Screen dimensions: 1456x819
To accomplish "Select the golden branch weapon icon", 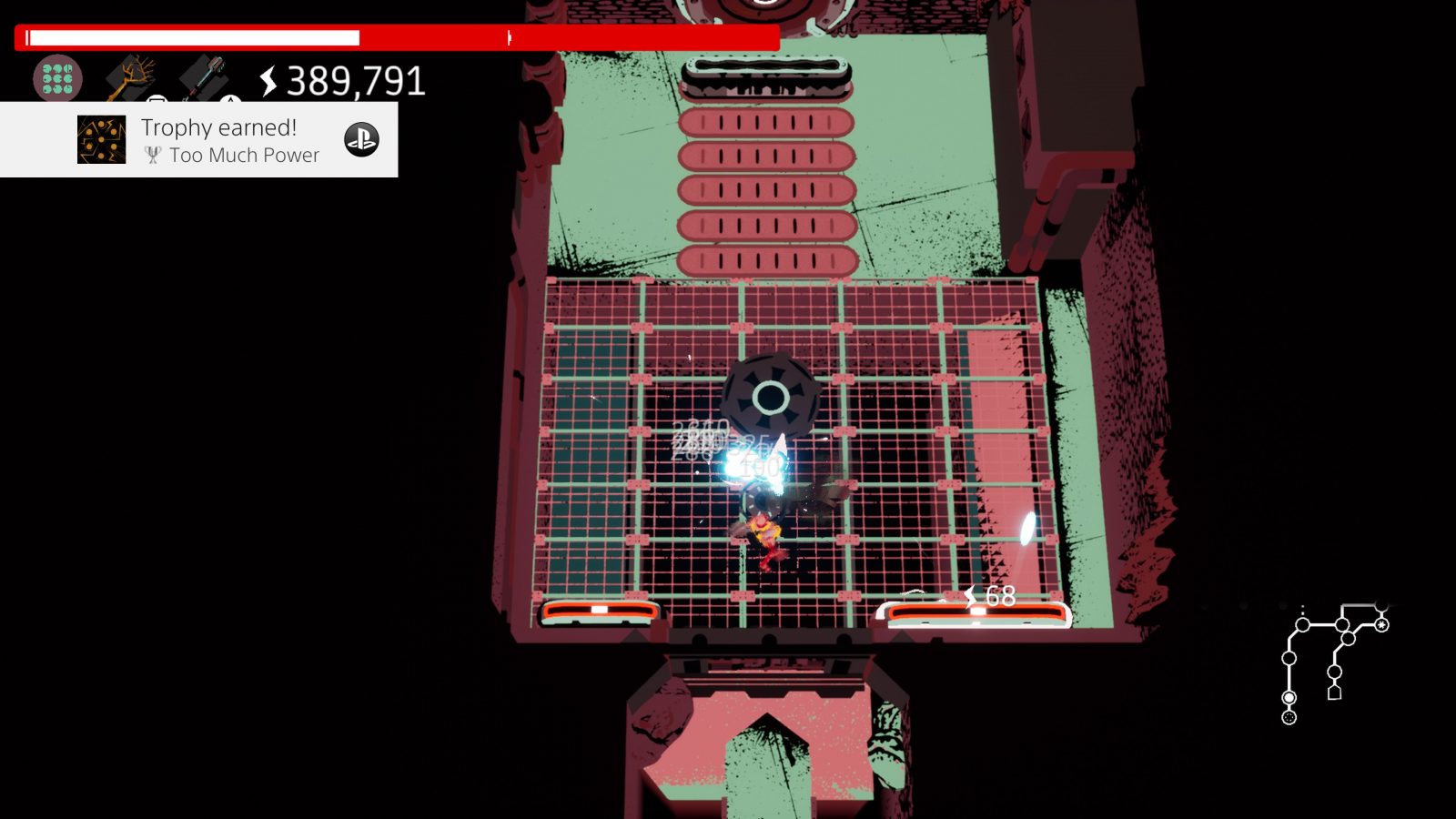I will coord(129,77).
